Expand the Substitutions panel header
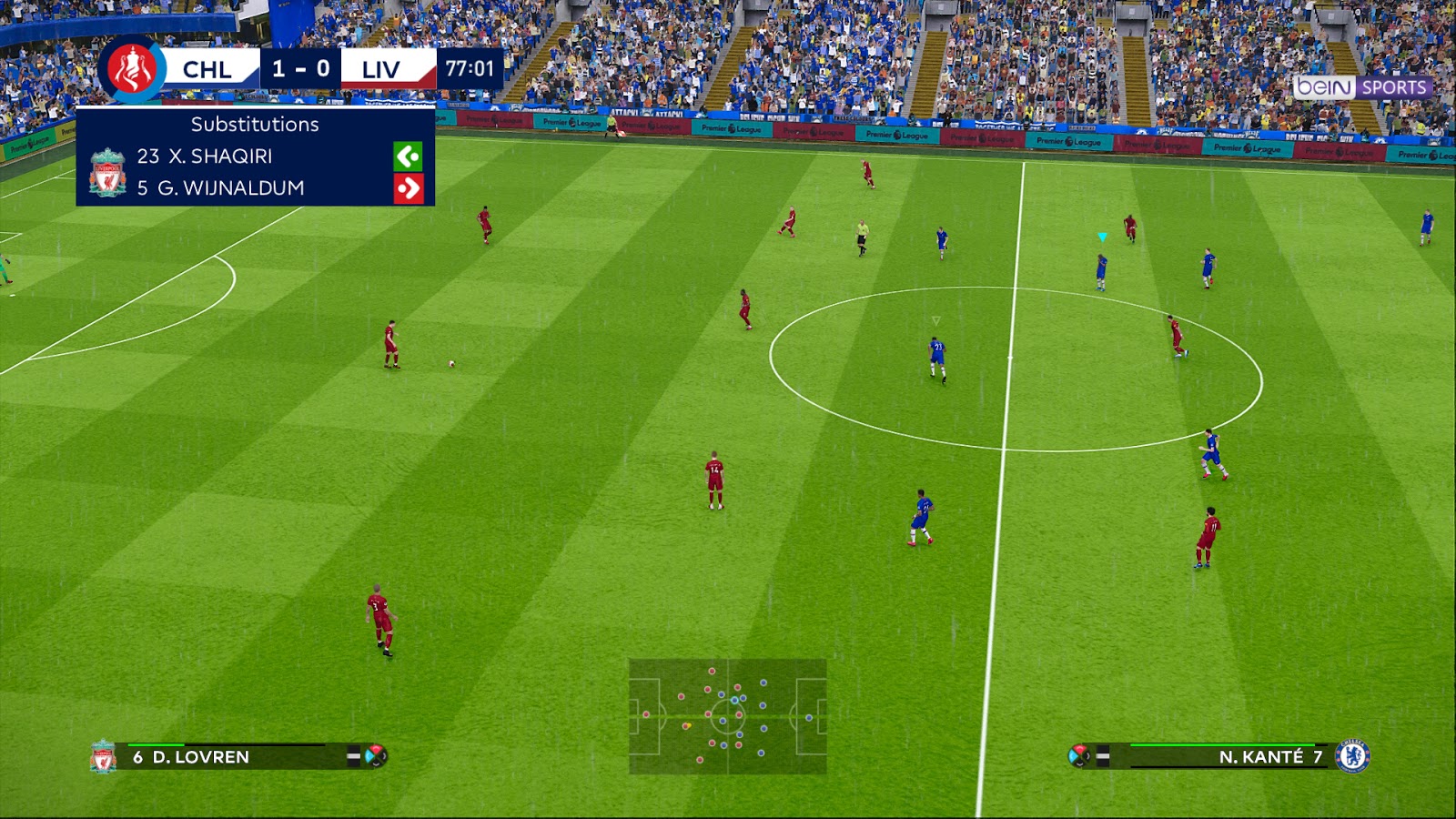This screenshot has height=819, width=1456. pyautogui.click(x=253, y=125)
